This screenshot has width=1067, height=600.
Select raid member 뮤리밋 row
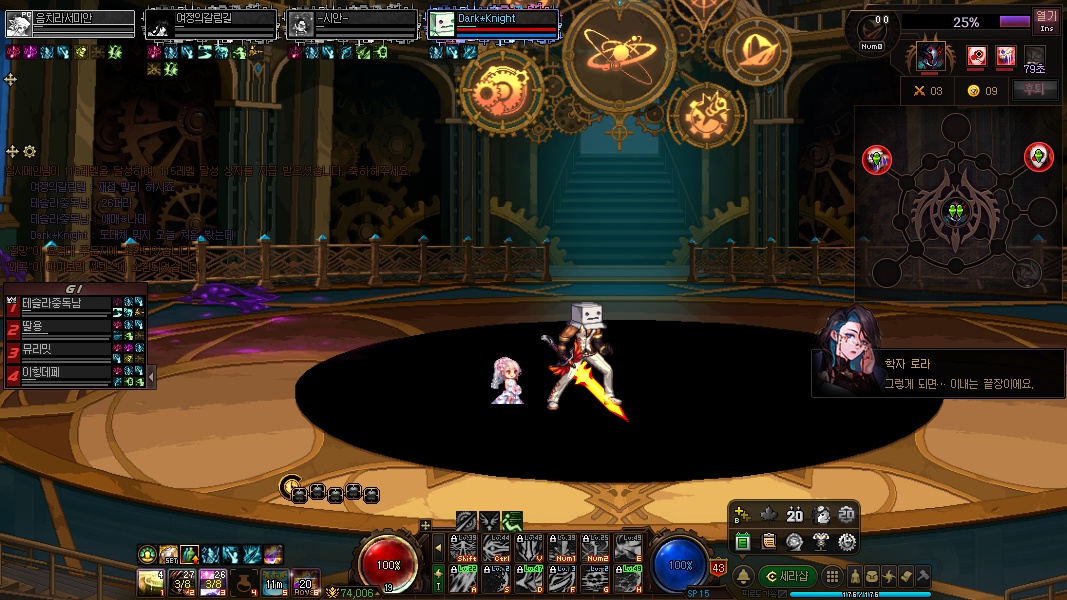point(58,351)
